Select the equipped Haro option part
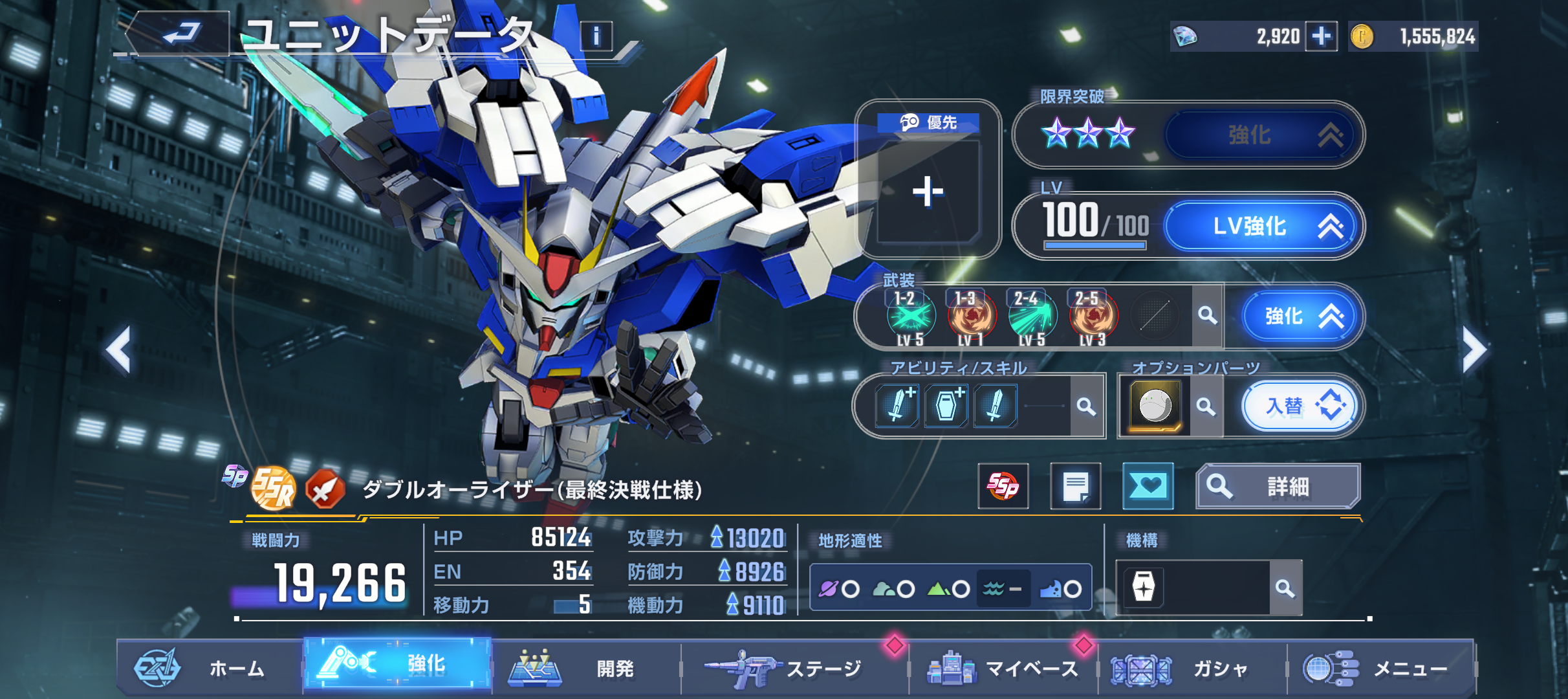Image resolution: width=1568 pixels, height=699 pixels. point(1155,406)
